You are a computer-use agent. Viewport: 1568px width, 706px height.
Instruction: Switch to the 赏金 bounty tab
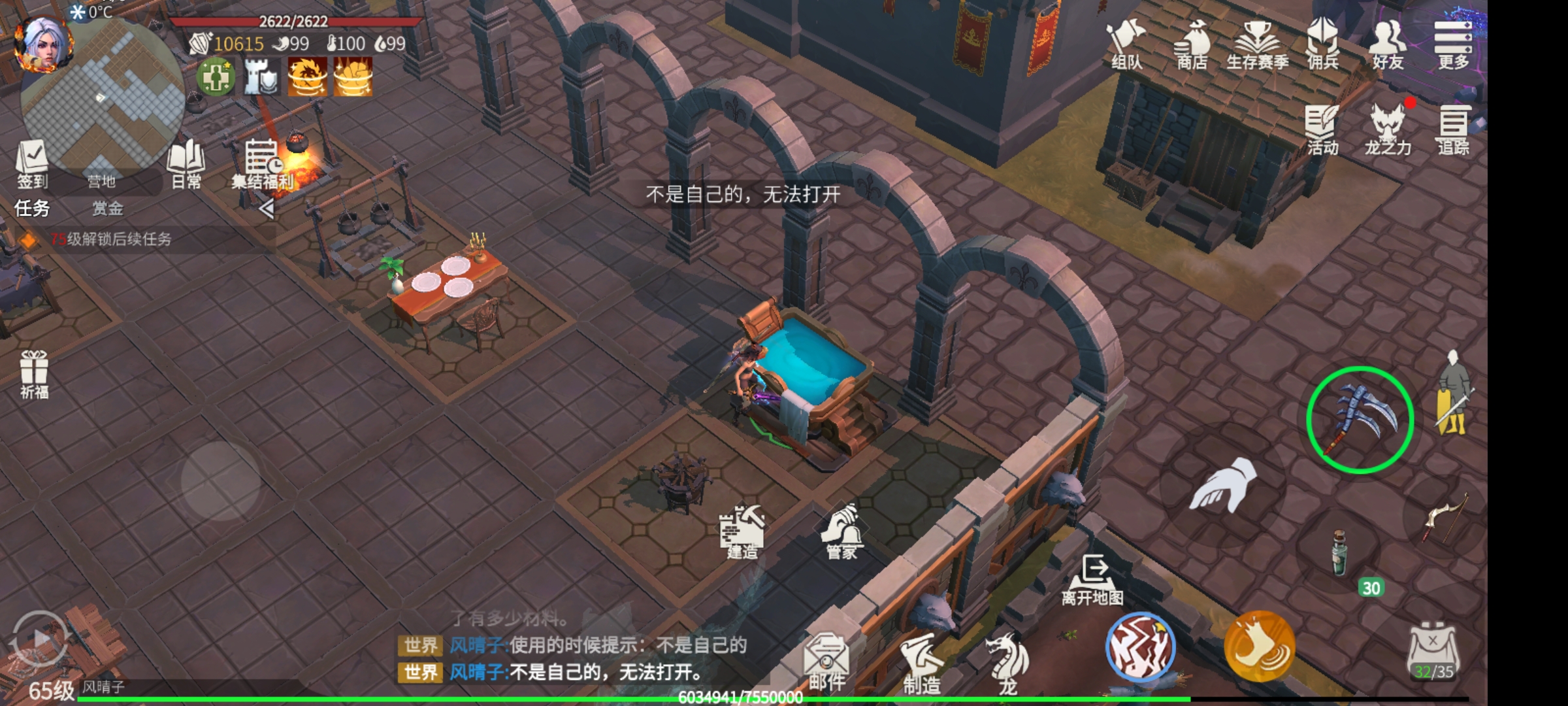[x=108, y=209]
